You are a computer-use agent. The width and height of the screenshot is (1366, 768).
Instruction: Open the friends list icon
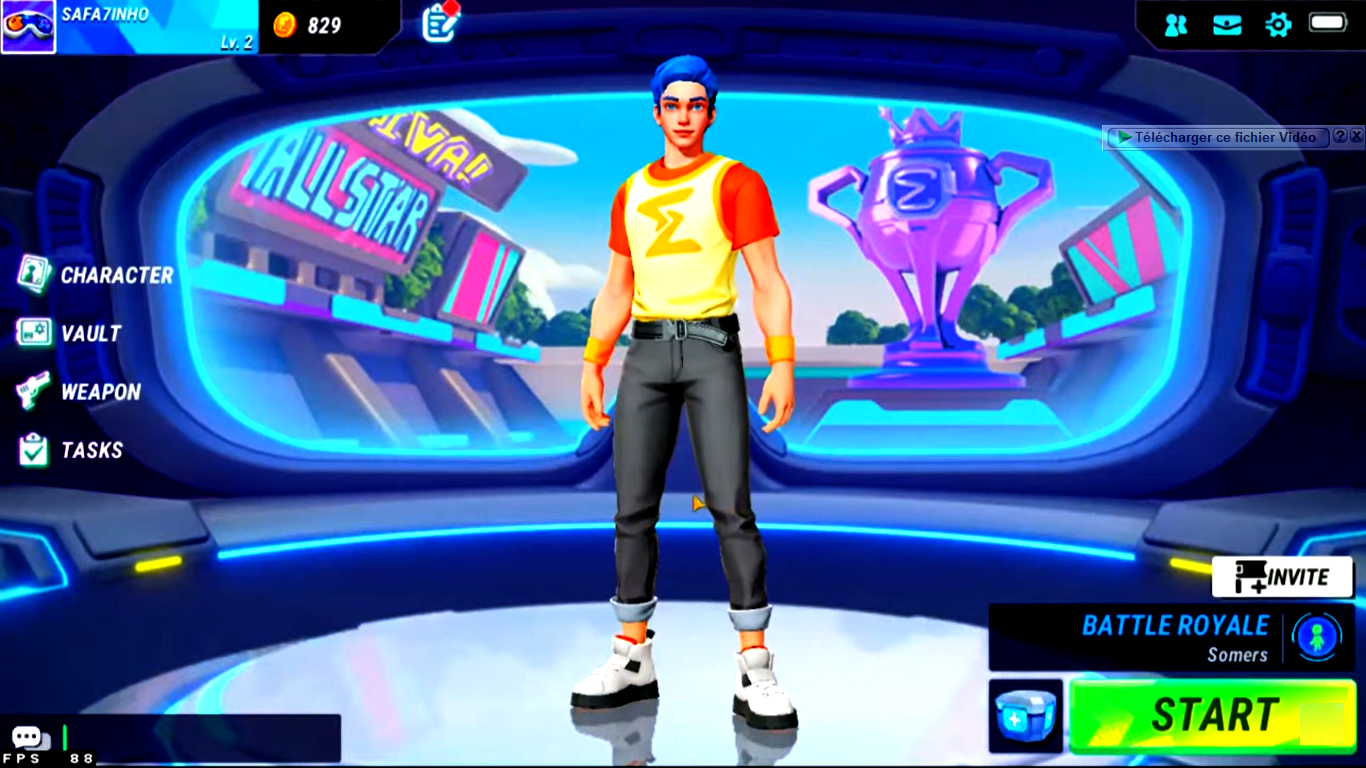coord(1176,25)
